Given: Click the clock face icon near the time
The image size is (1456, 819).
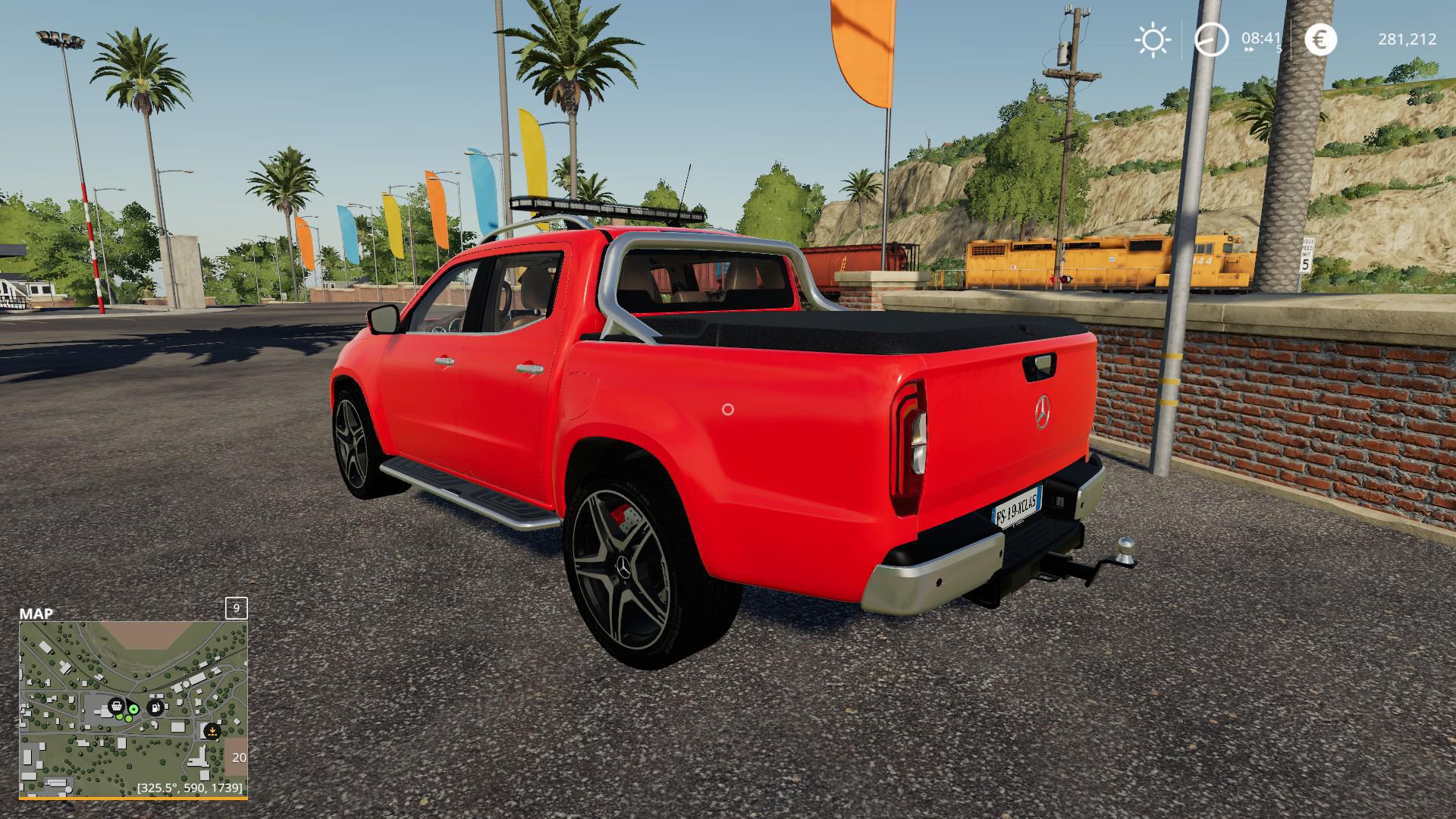Looking at the screenshot, I should (x=1212, y=39).
